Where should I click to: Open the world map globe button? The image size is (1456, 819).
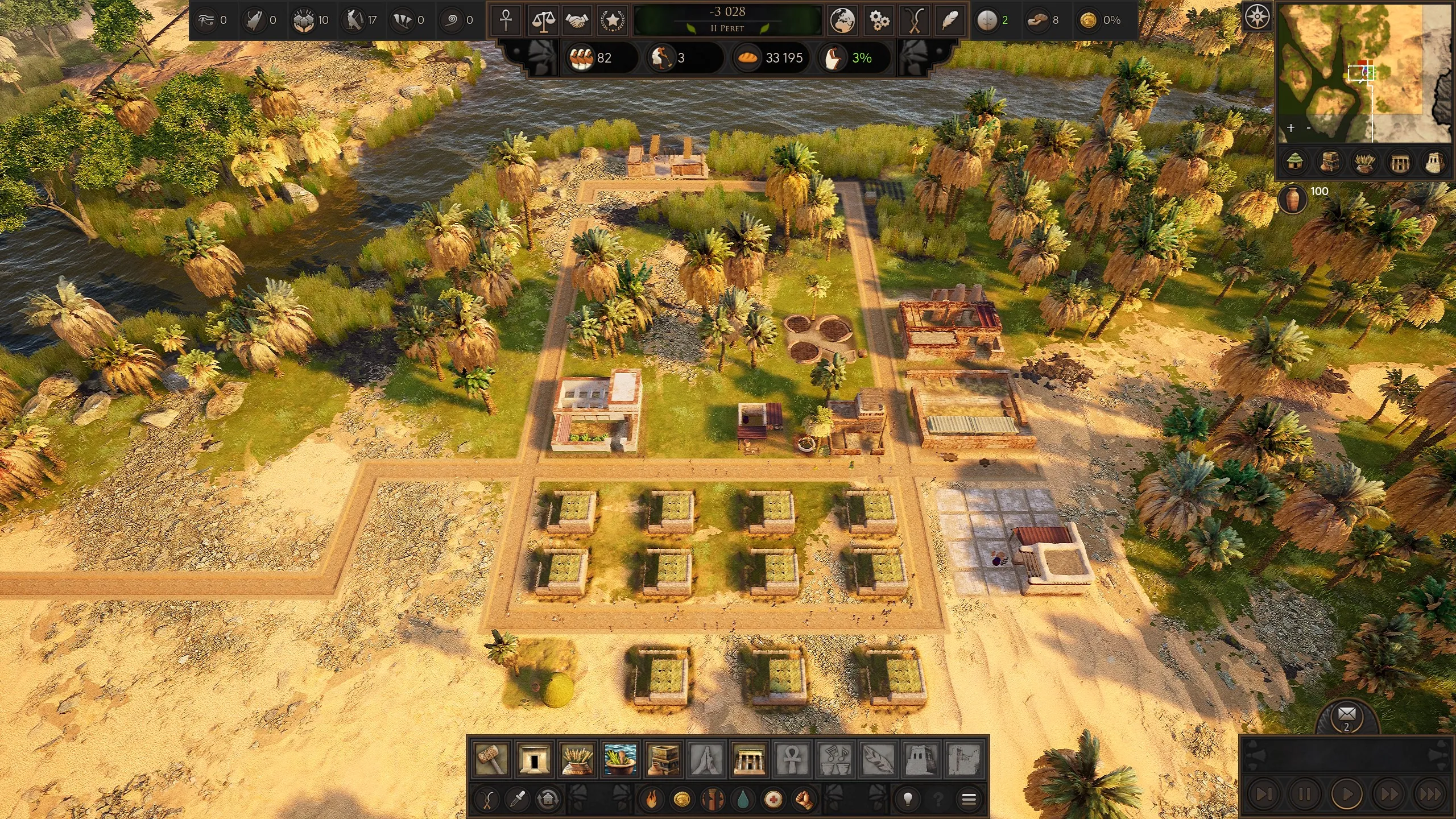point(842,20)
